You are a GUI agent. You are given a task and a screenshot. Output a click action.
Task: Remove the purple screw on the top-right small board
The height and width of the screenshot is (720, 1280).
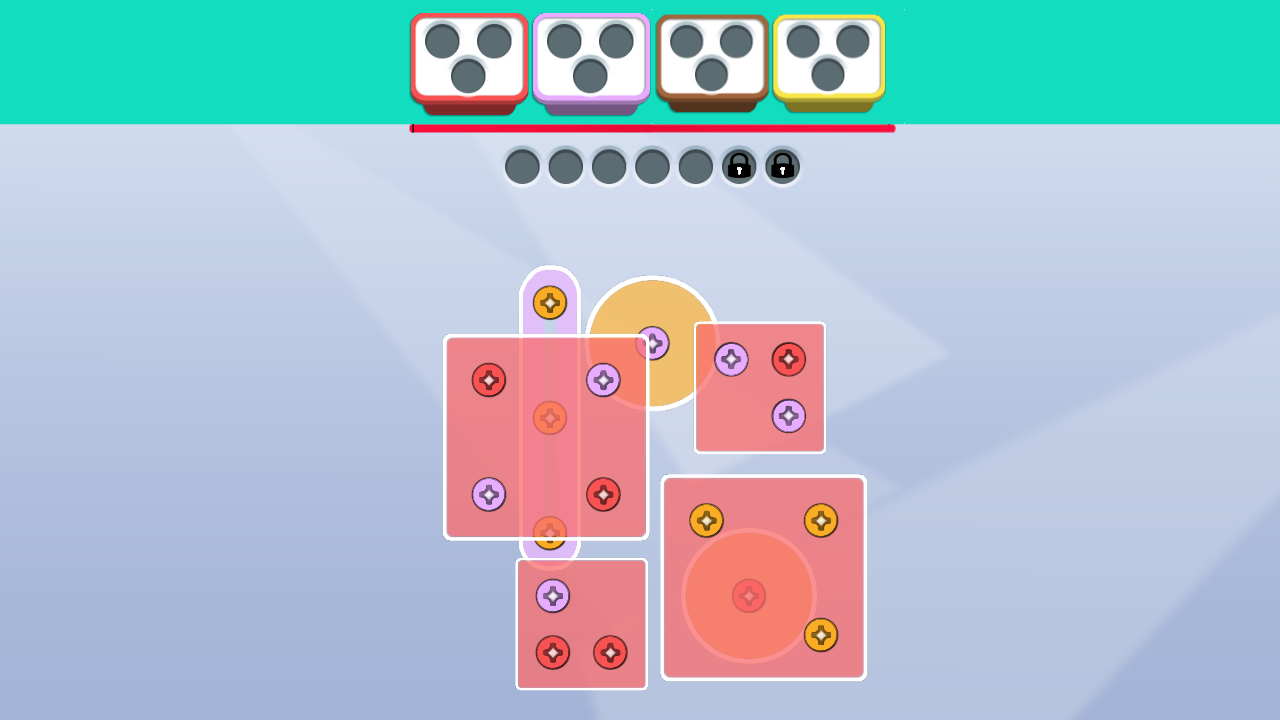(x=732, y=357)
